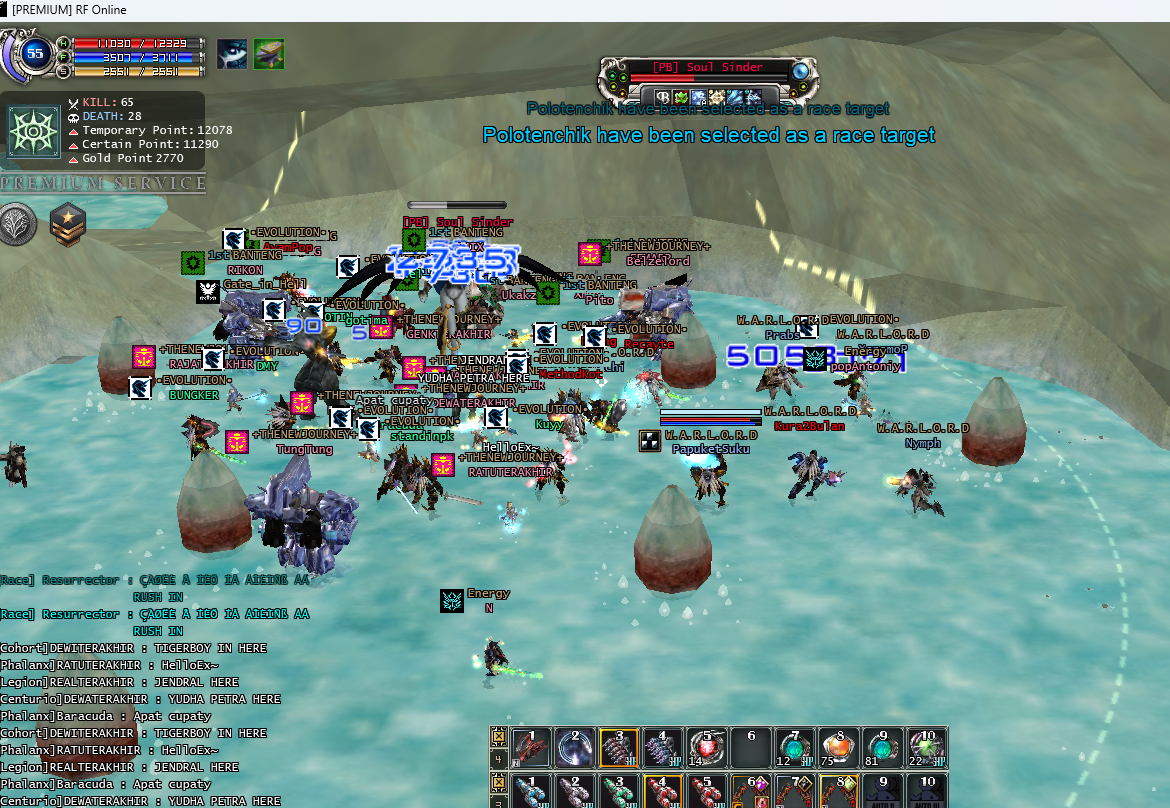Open the Premium Service banner
The height and width of the screenshot is (808, 1170).
point(103,183)
